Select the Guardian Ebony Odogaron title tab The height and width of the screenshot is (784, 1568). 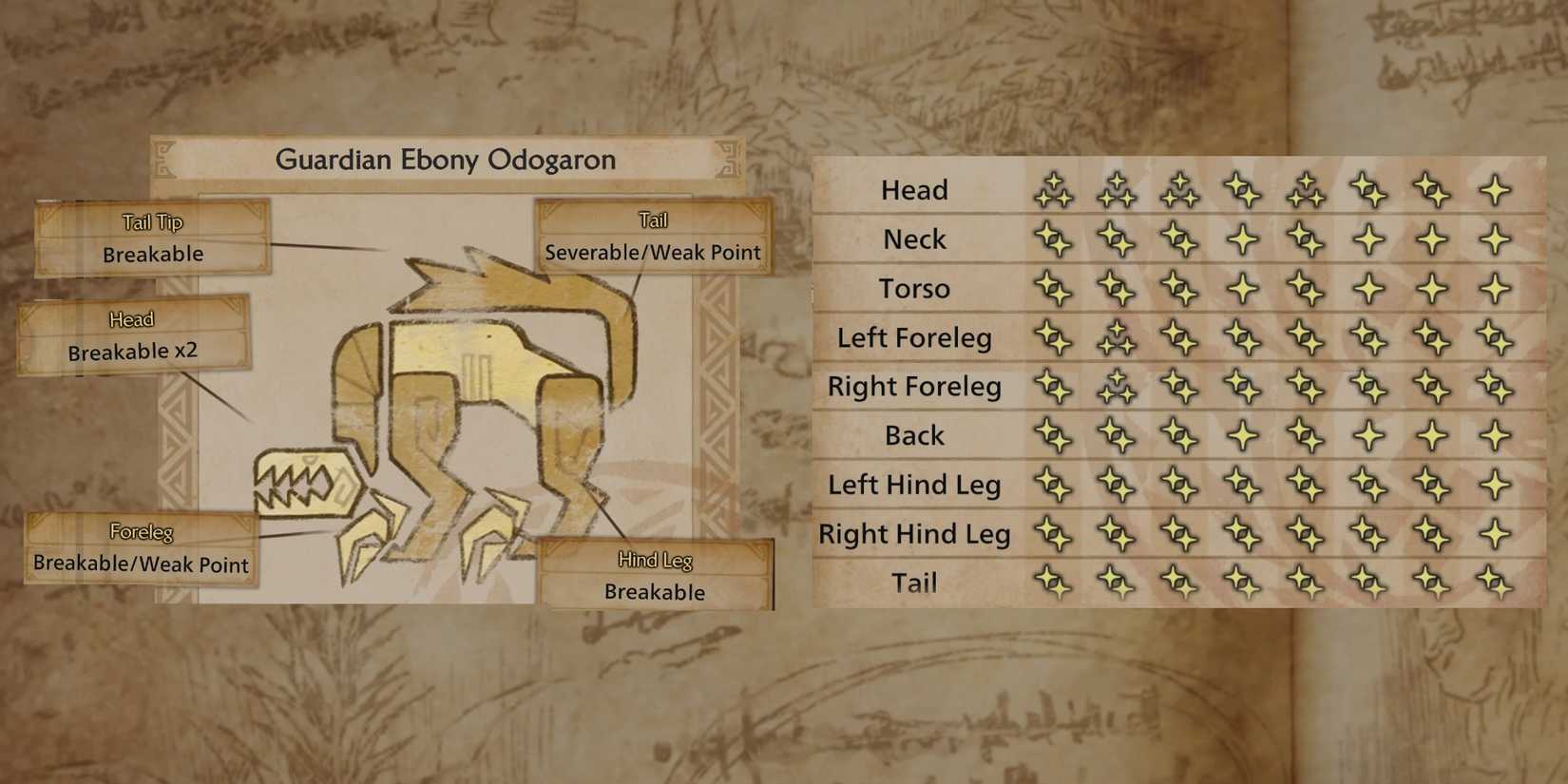click(445, 160)
